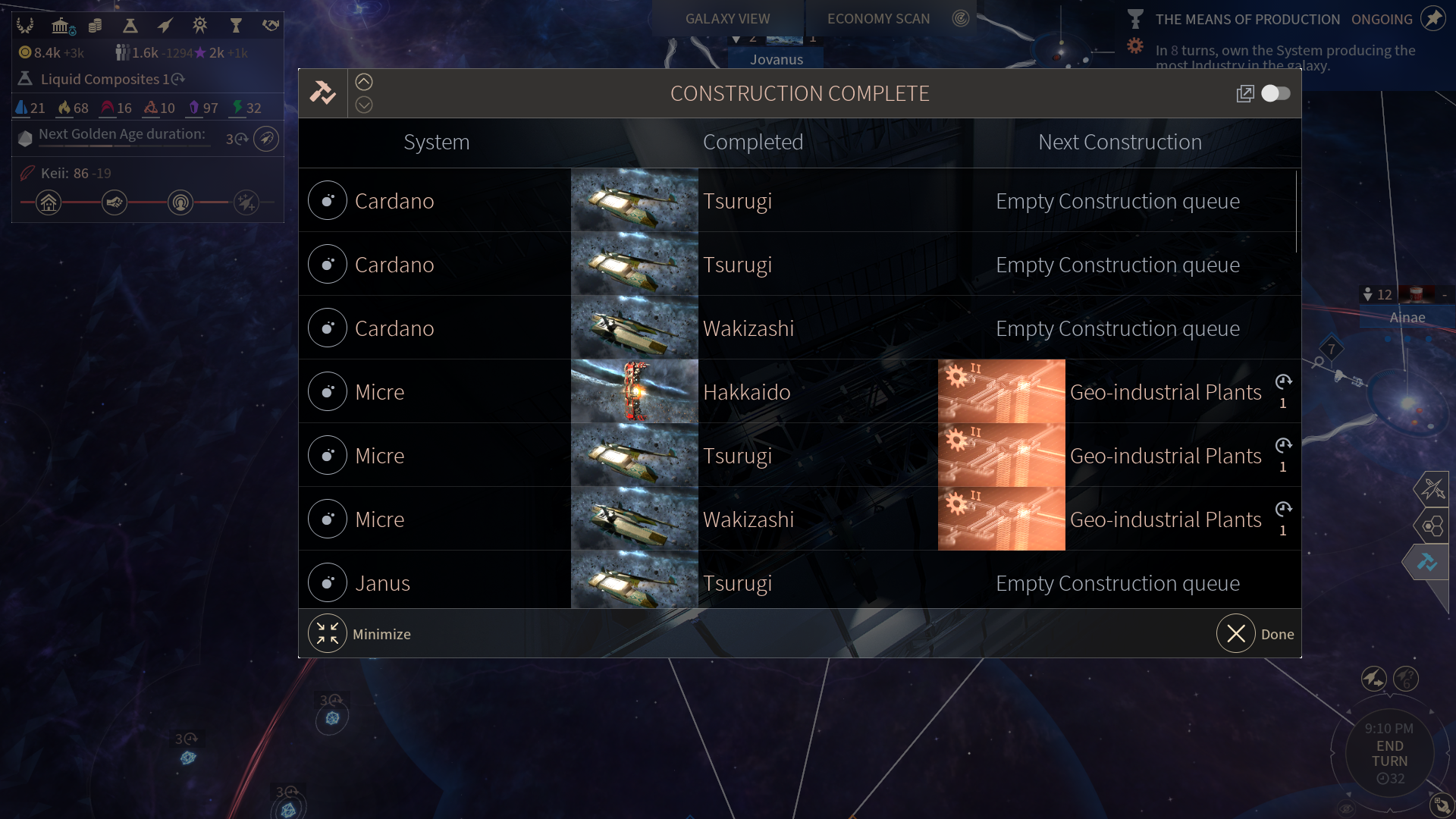Go to the next notification with the down arrow
This screenshot has width=1456, height=819.
364,105
